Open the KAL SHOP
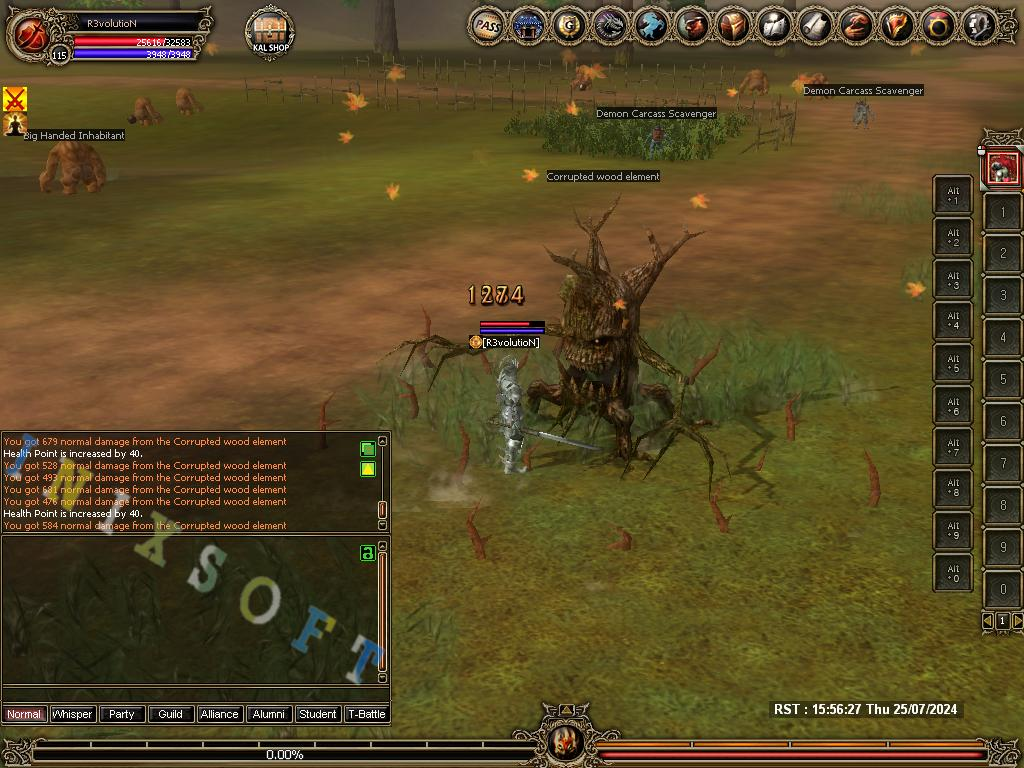1024x768 pixels. click(269, 33)
